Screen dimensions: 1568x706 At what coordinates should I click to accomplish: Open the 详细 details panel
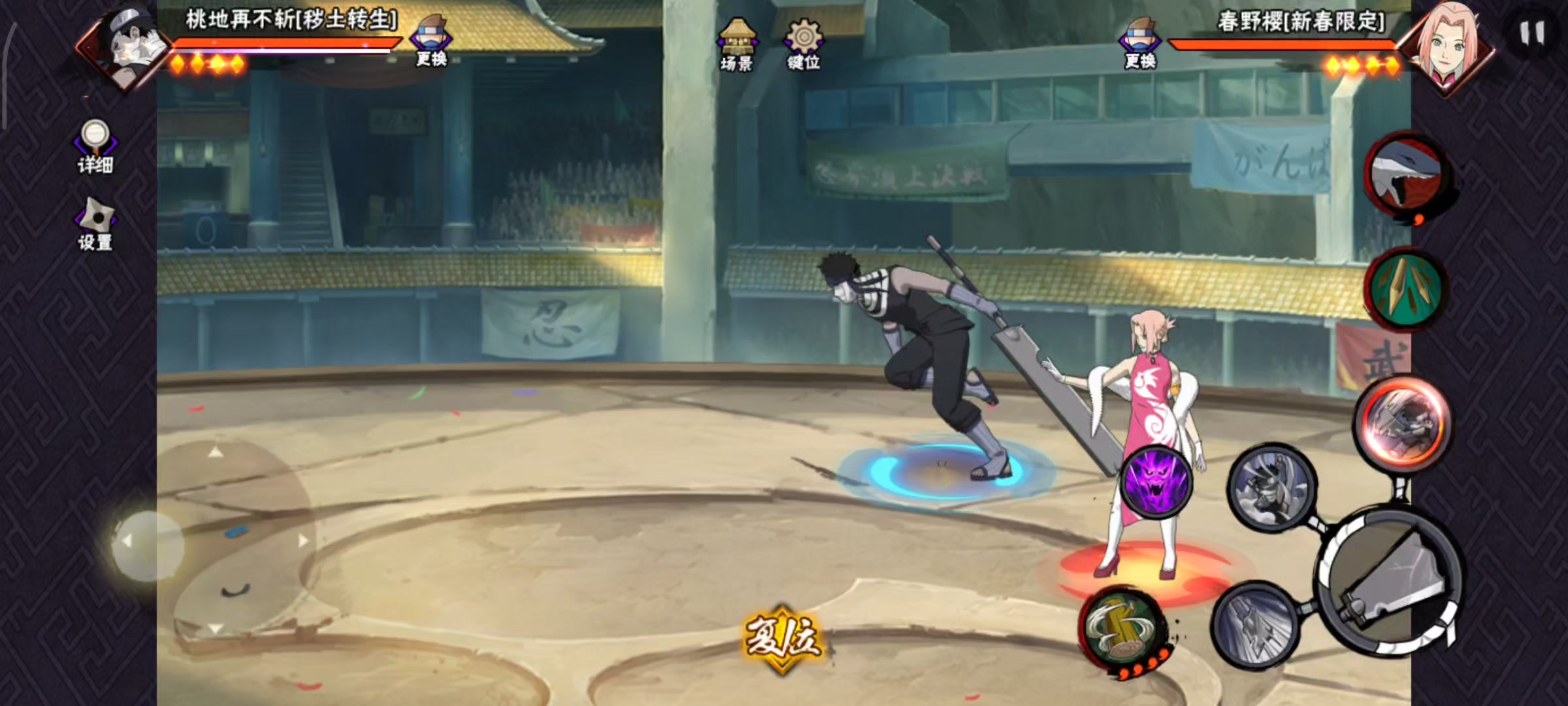[95, 146]
